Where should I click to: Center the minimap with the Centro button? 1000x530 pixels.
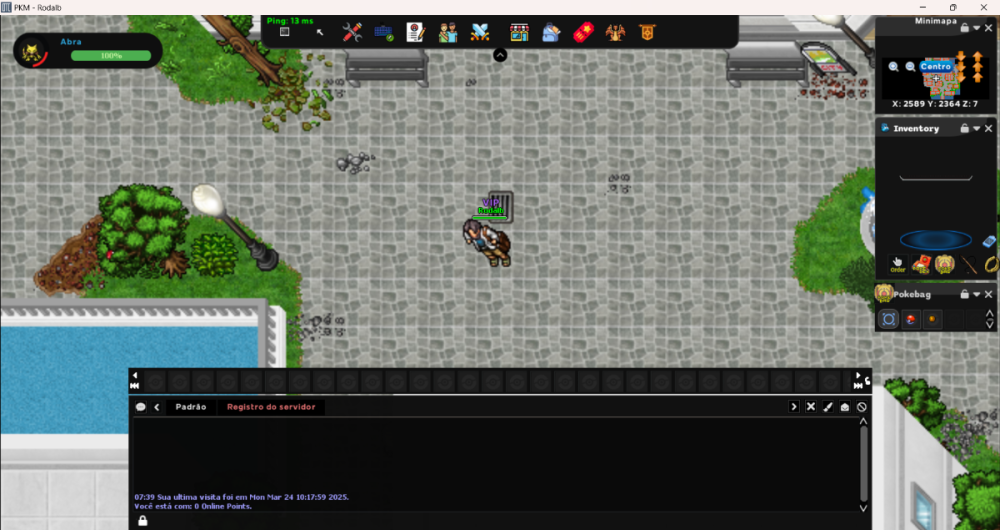pos(936,66)
